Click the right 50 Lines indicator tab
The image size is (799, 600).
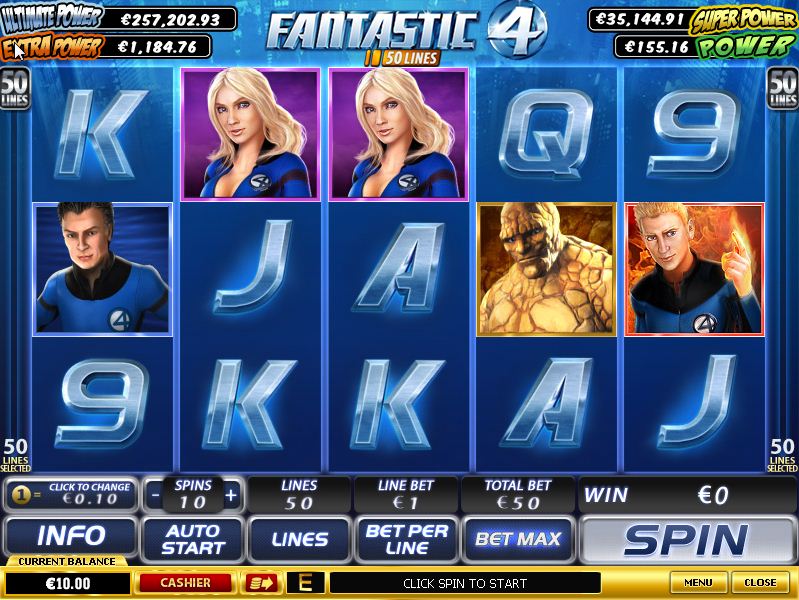tap(782, 89)
